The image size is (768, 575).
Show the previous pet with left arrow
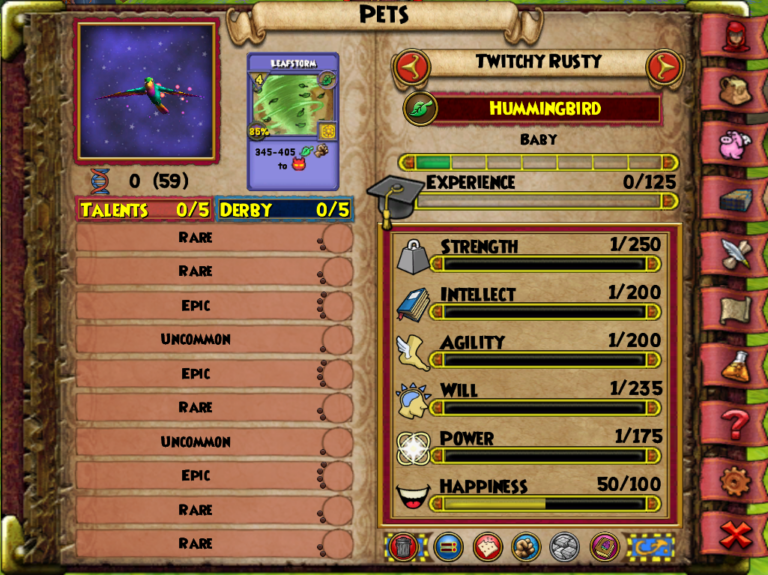click(407, 68)
